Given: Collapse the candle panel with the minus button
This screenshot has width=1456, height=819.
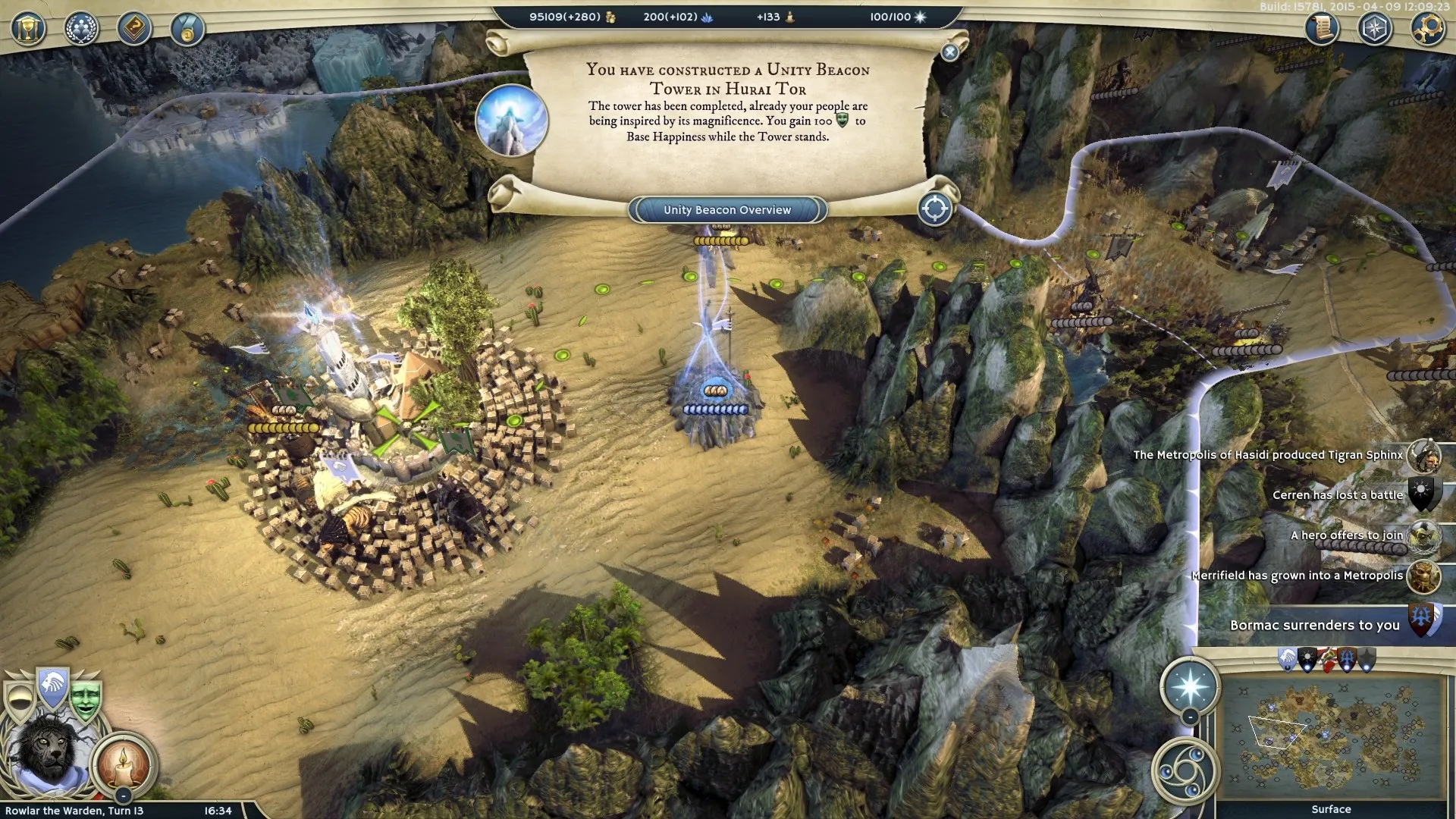Looking at the screenshot, I should point(124,795).
